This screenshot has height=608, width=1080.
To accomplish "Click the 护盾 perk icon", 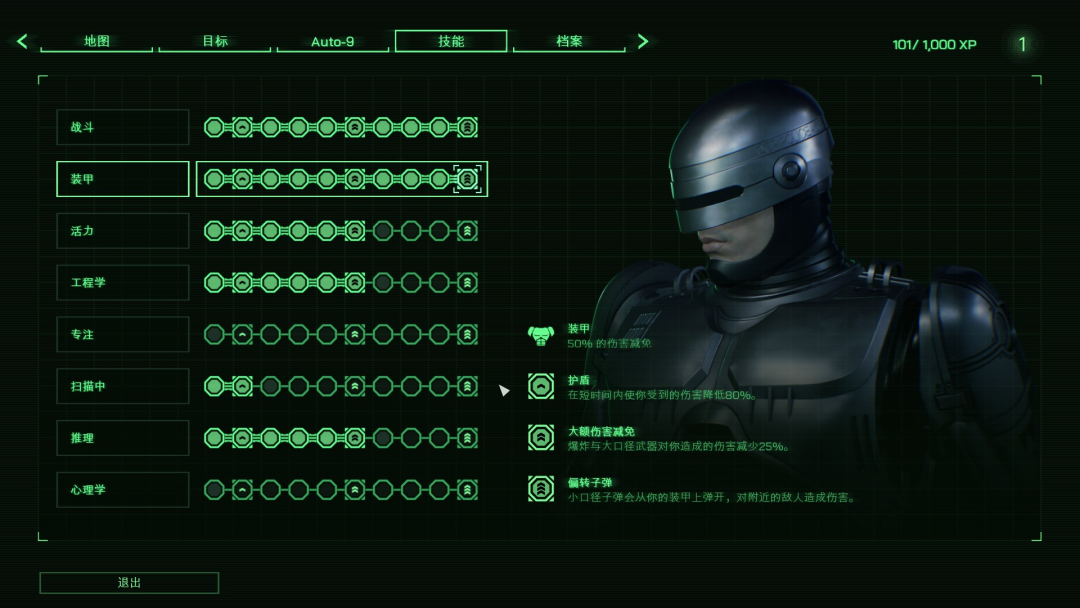I will click(x=541, y=386).
